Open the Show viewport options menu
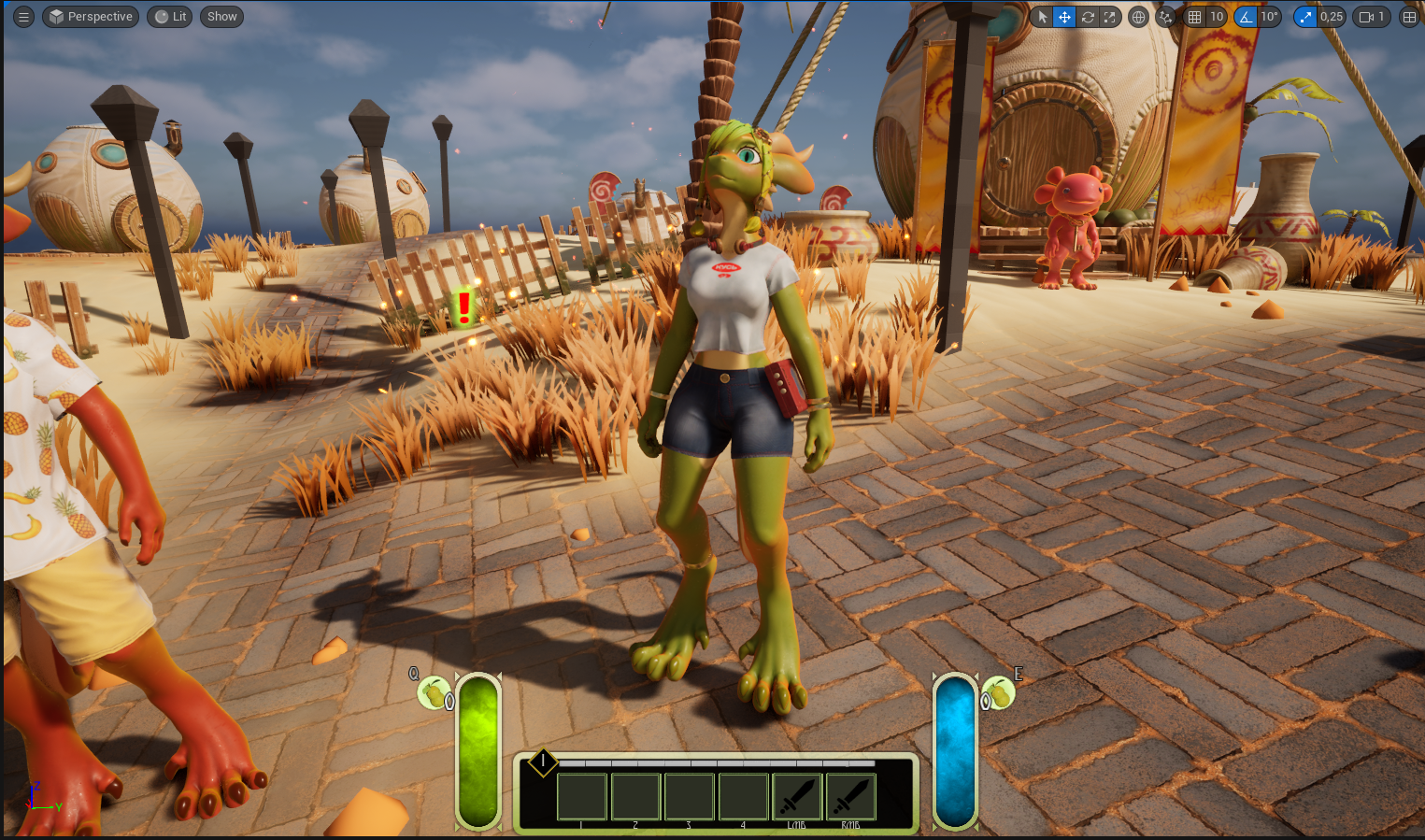 tap(221, 17)
